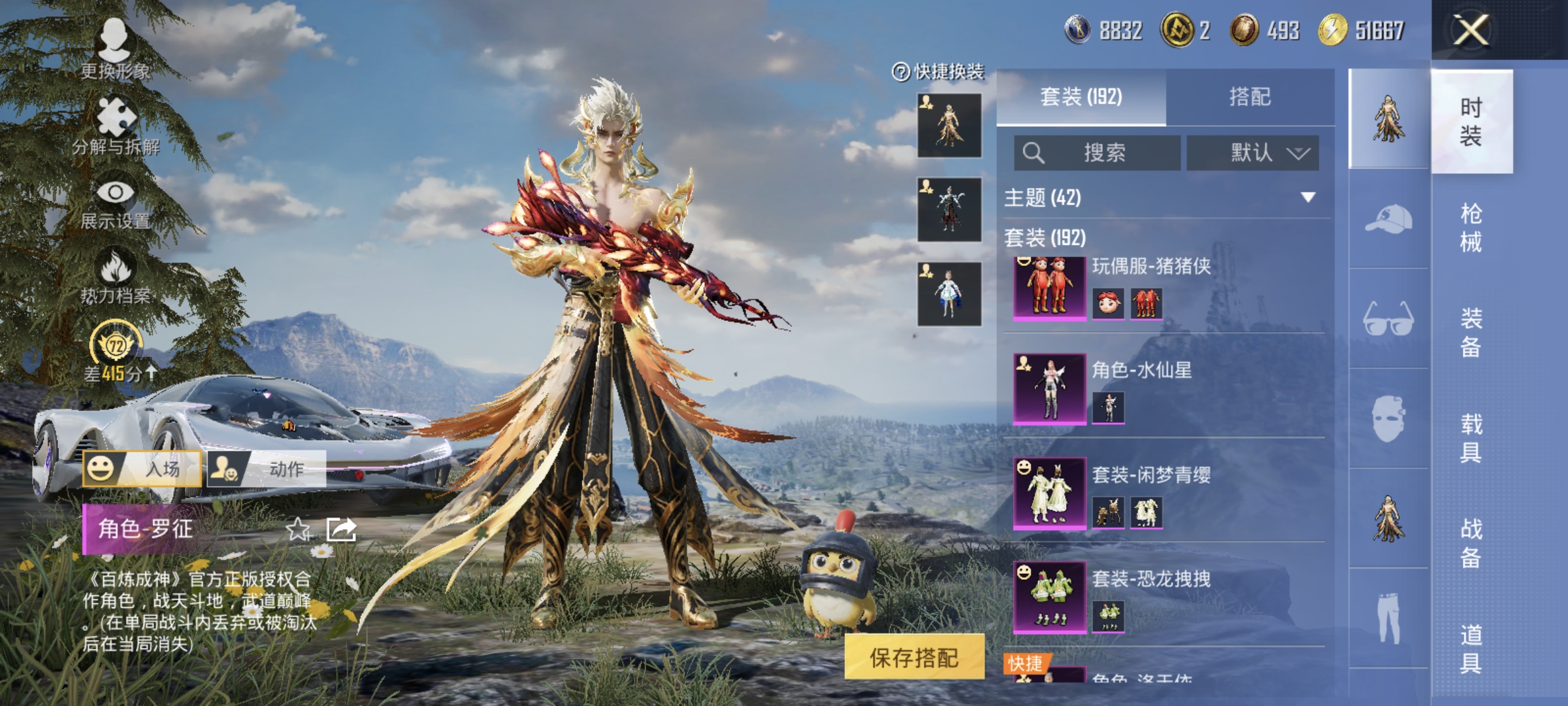Open 展示设置 display settings

[116, 203]
